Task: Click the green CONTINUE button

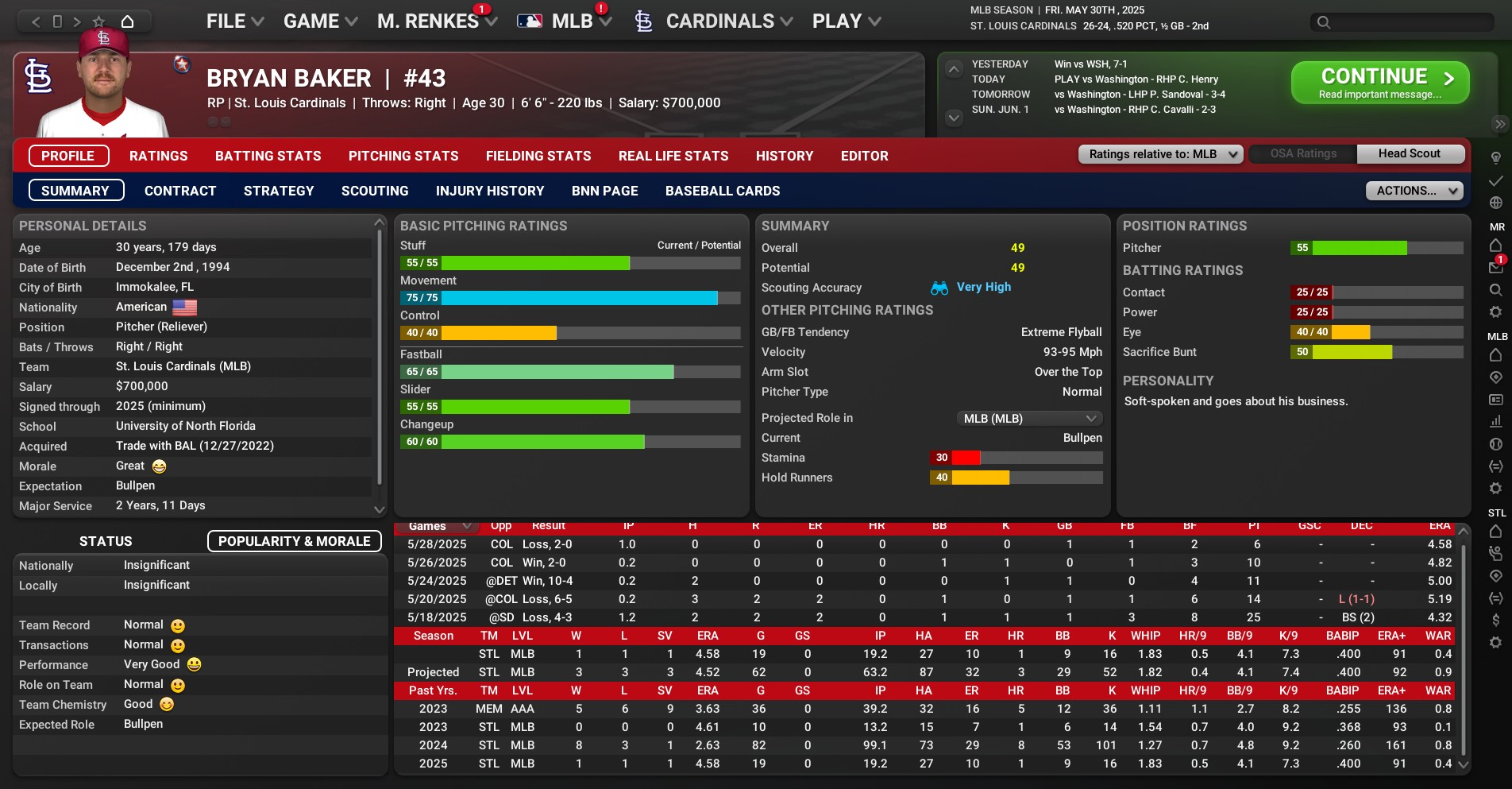Action: 1379,83
